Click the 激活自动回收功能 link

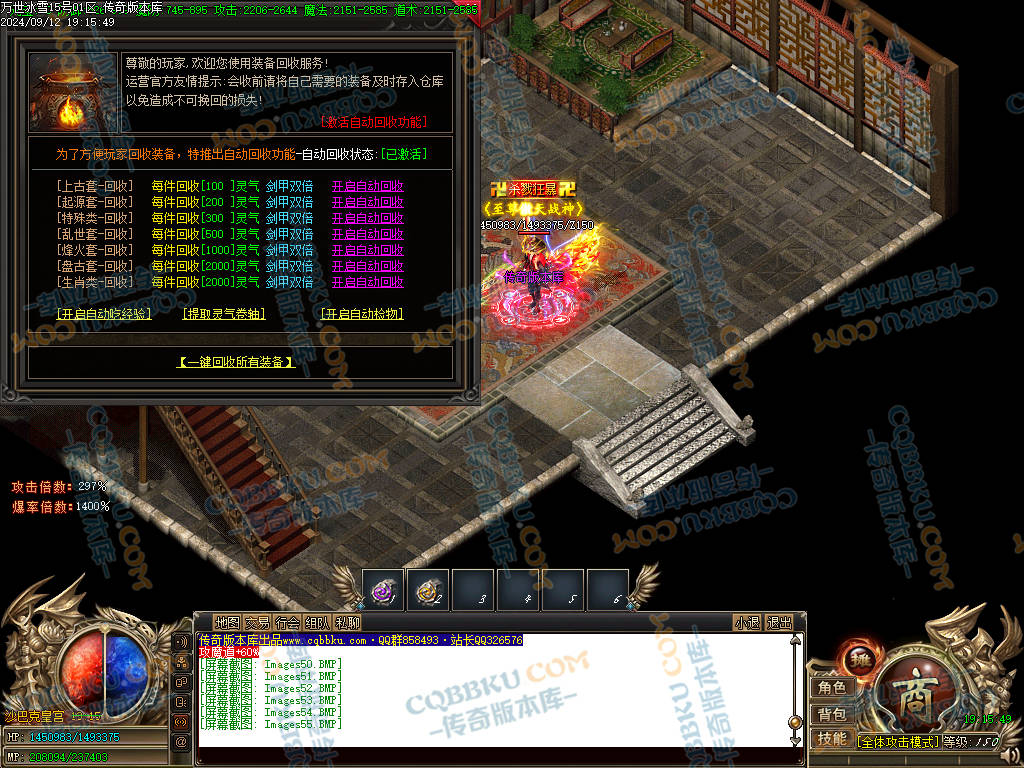point(374,122)
